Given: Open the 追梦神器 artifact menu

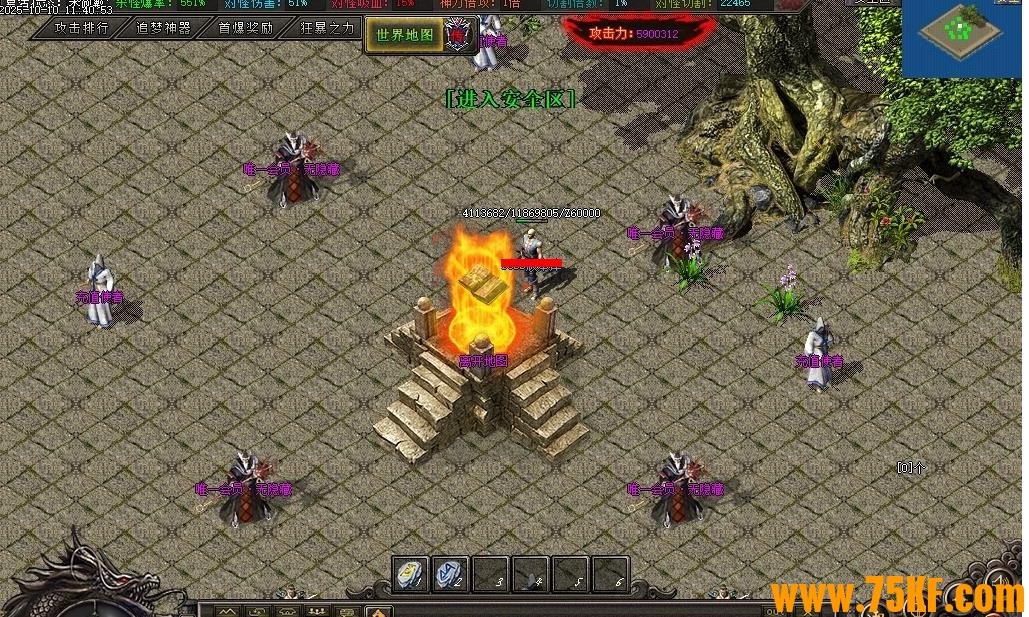Looking at the screenshot, I should click(164, 28).
